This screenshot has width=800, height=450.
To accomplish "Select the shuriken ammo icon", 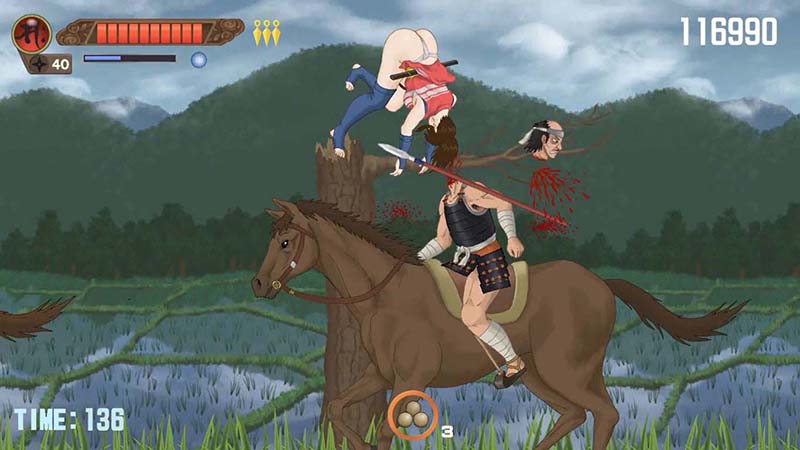I will click(x=38, y=64).
